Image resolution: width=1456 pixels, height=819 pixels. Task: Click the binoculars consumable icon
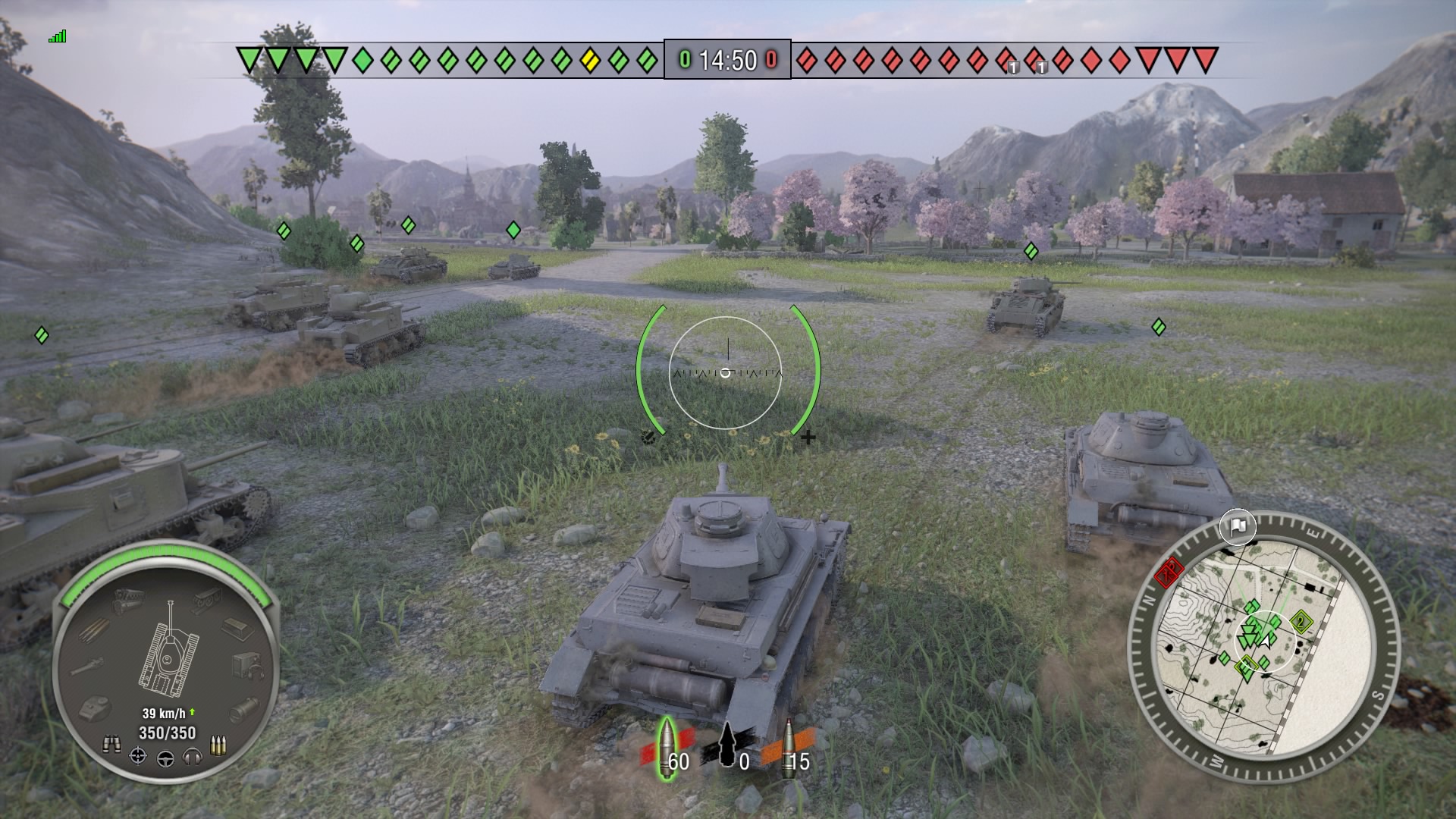pyautogui.click(x=112, y=744)
